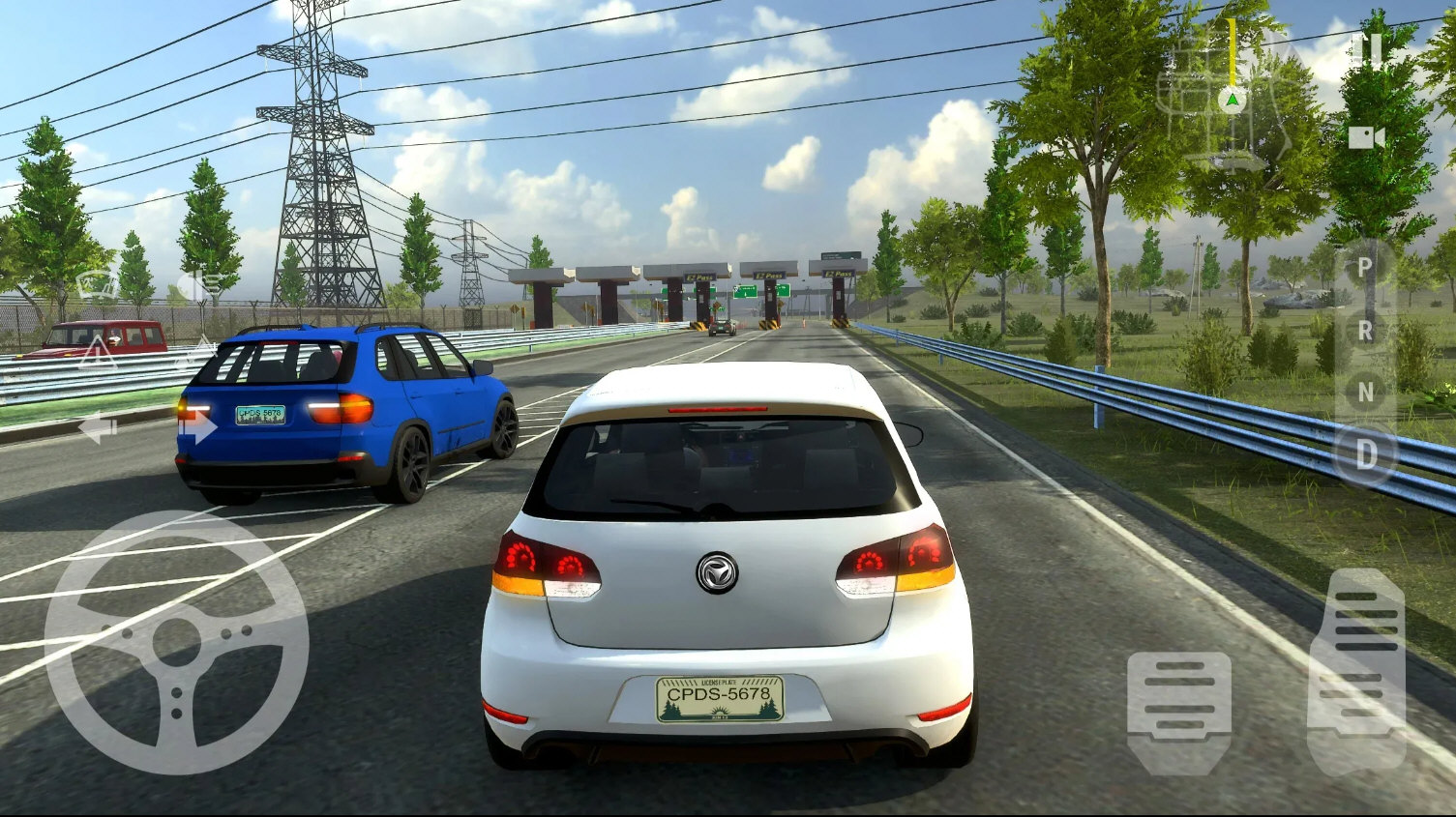Activate the left turn signal arrow
Screen dimensions: 1456x817
pyautogui.click(x=98, y=427)
